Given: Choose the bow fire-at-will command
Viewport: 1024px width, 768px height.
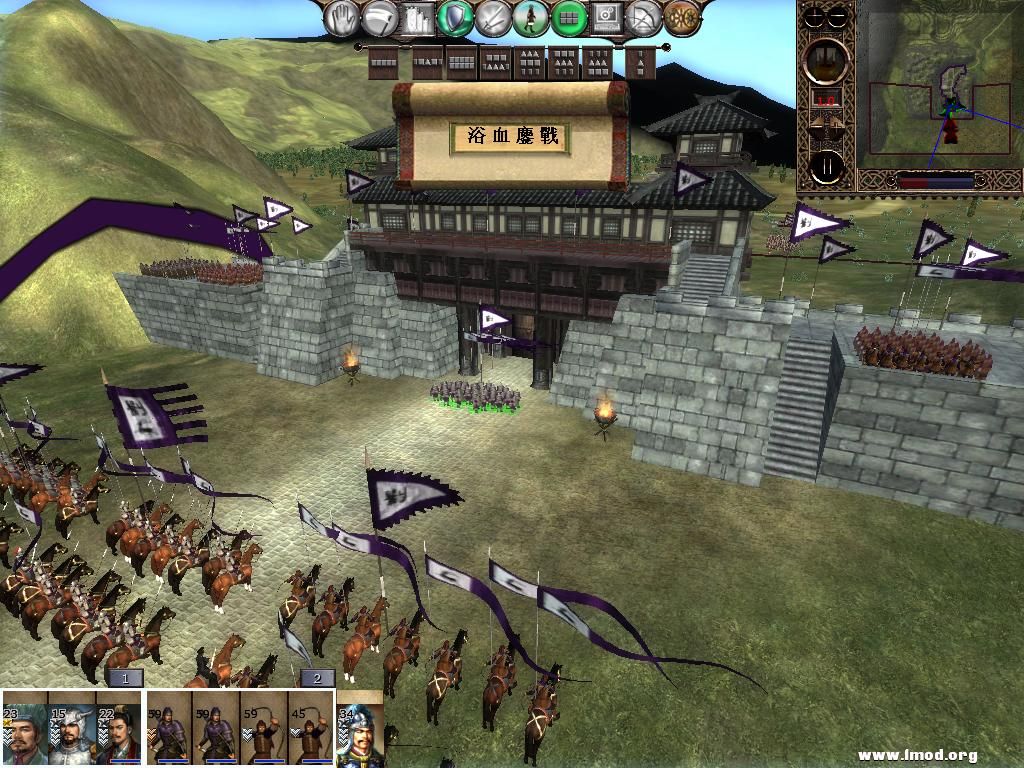Looking at the screenshot, I should [644, 17].
